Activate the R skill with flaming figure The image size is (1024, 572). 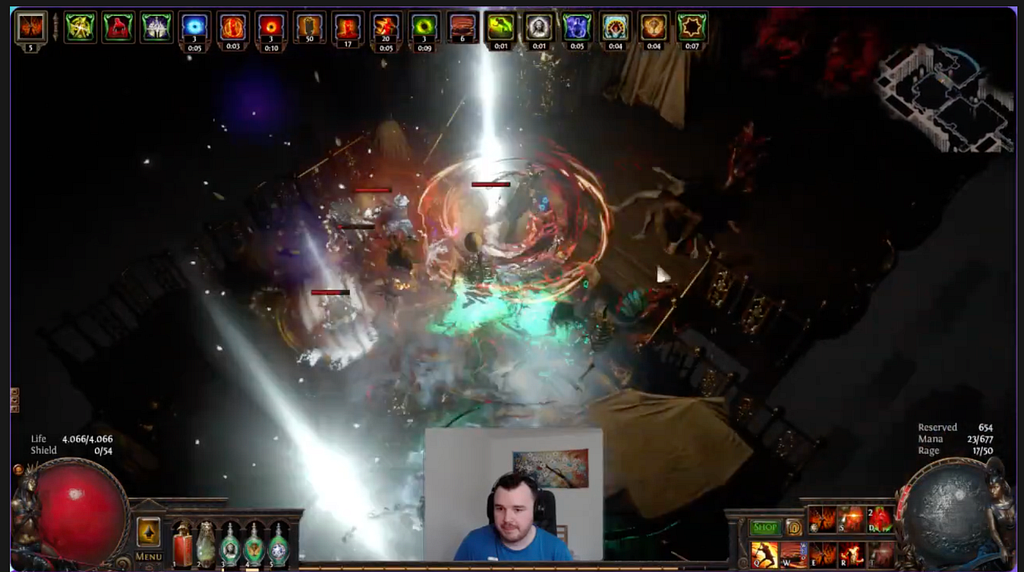(x=852, y=554)
